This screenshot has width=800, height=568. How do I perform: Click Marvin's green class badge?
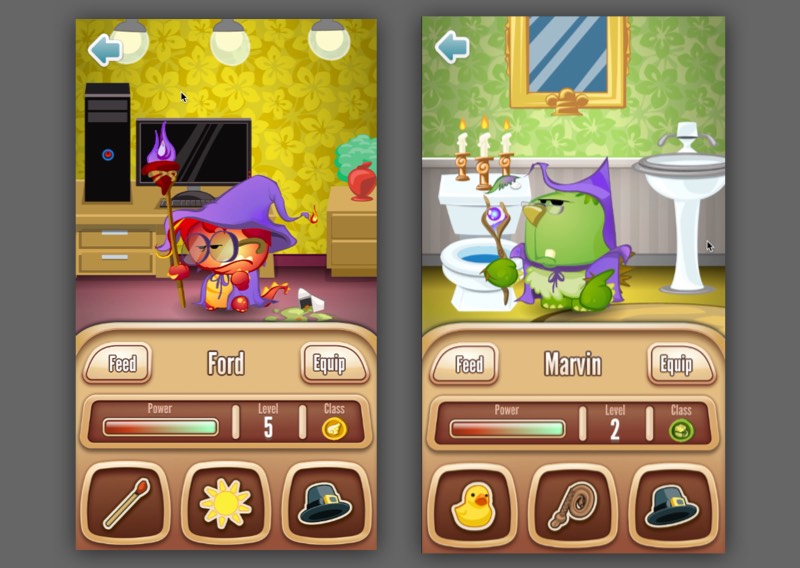coord(681,430)
